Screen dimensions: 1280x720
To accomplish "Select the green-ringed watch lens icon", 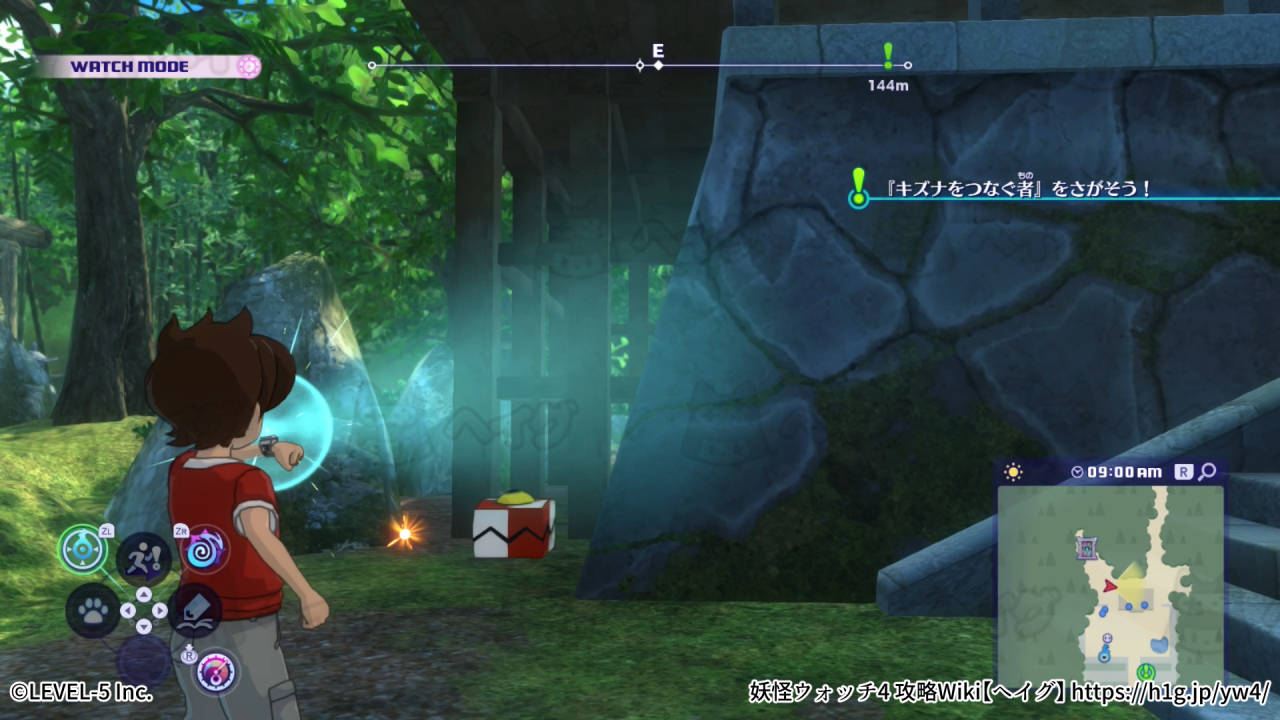I will point(83,548).
